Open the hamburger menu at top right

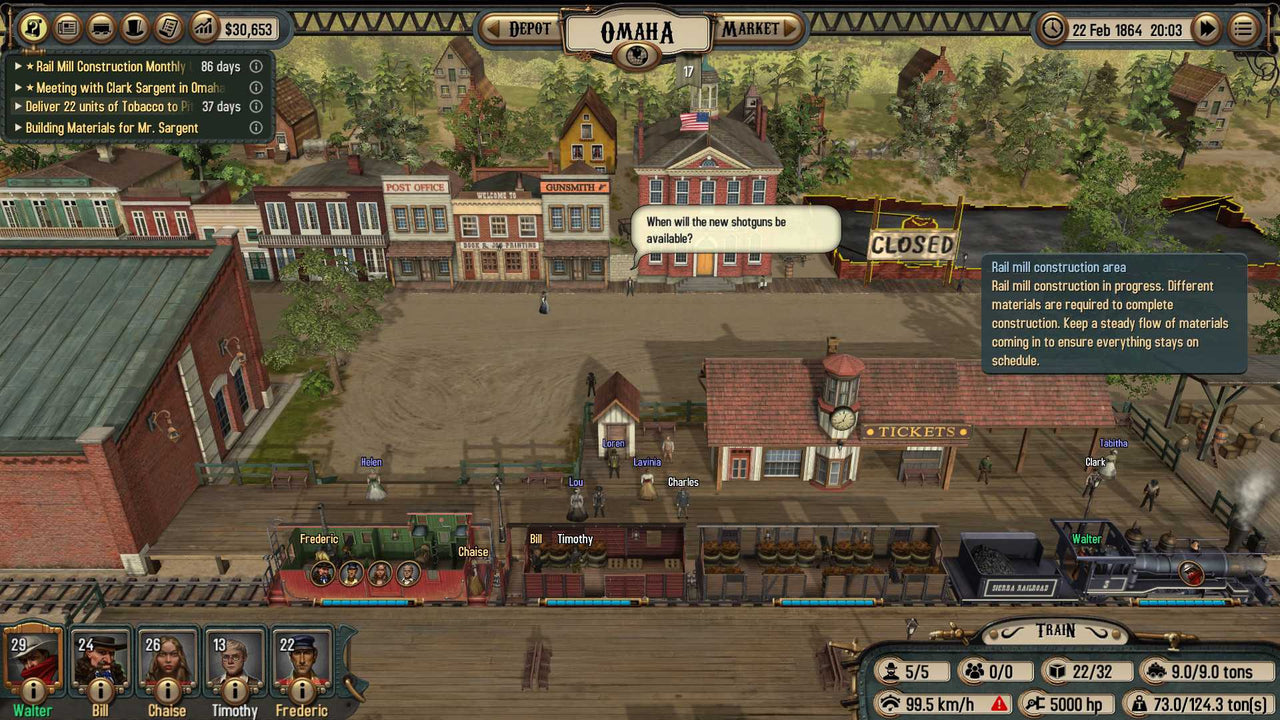(x=1244, y=29)
